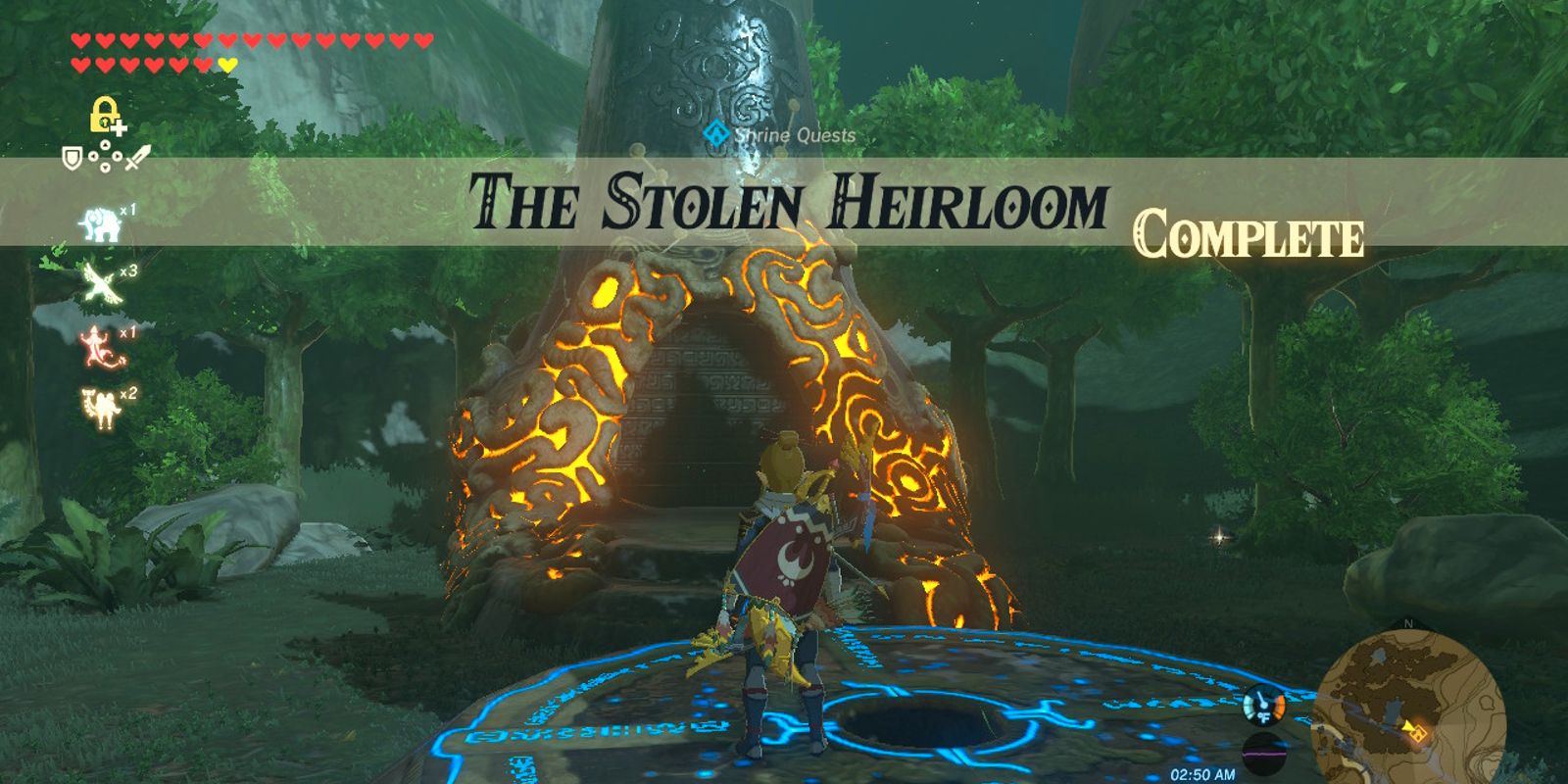Toggle the up arrow on the d-pad selector
The height and width of the screenshot is (784, 1568).
point(104,145)
